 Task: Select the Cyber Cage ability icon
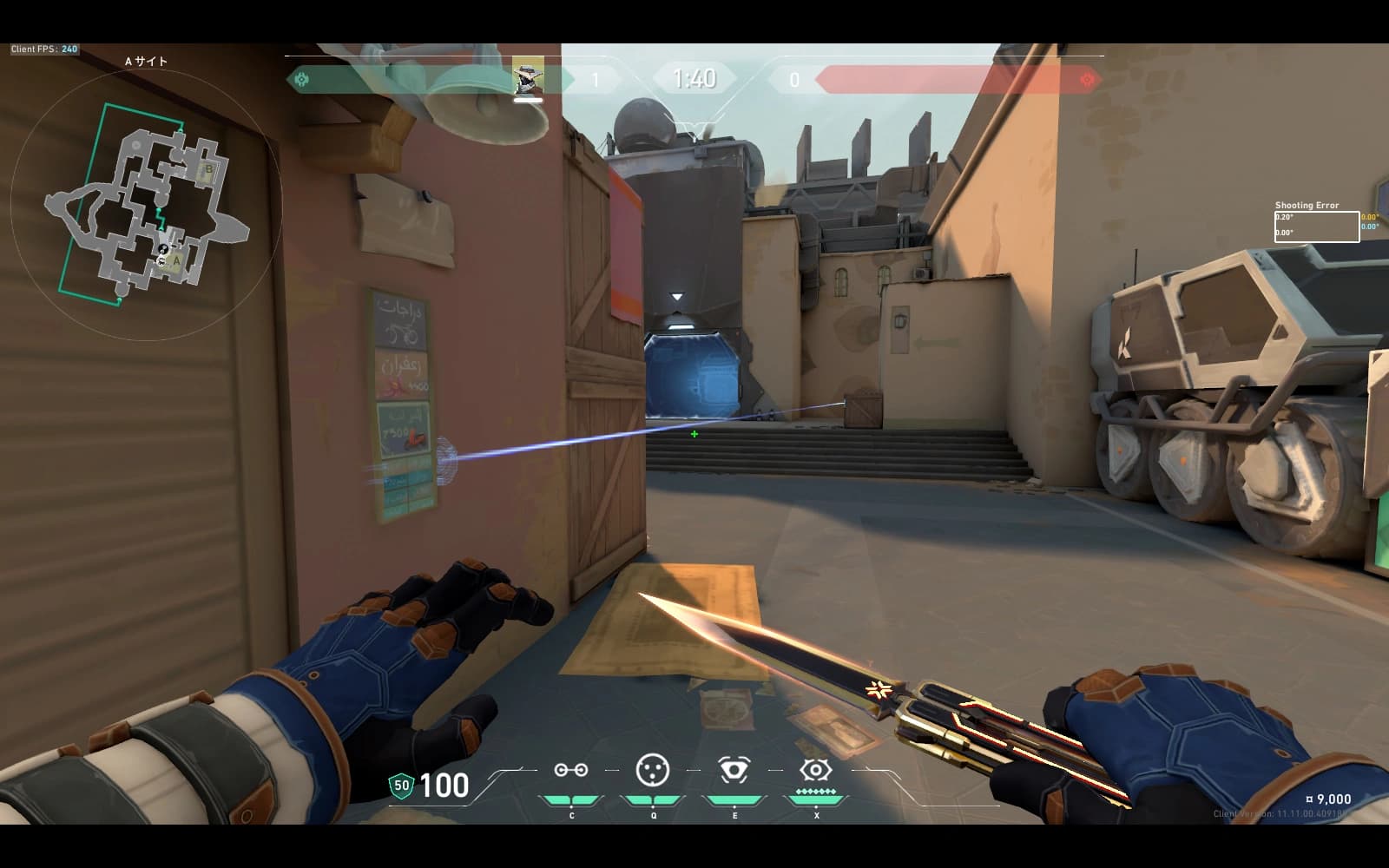pos(653,770)
